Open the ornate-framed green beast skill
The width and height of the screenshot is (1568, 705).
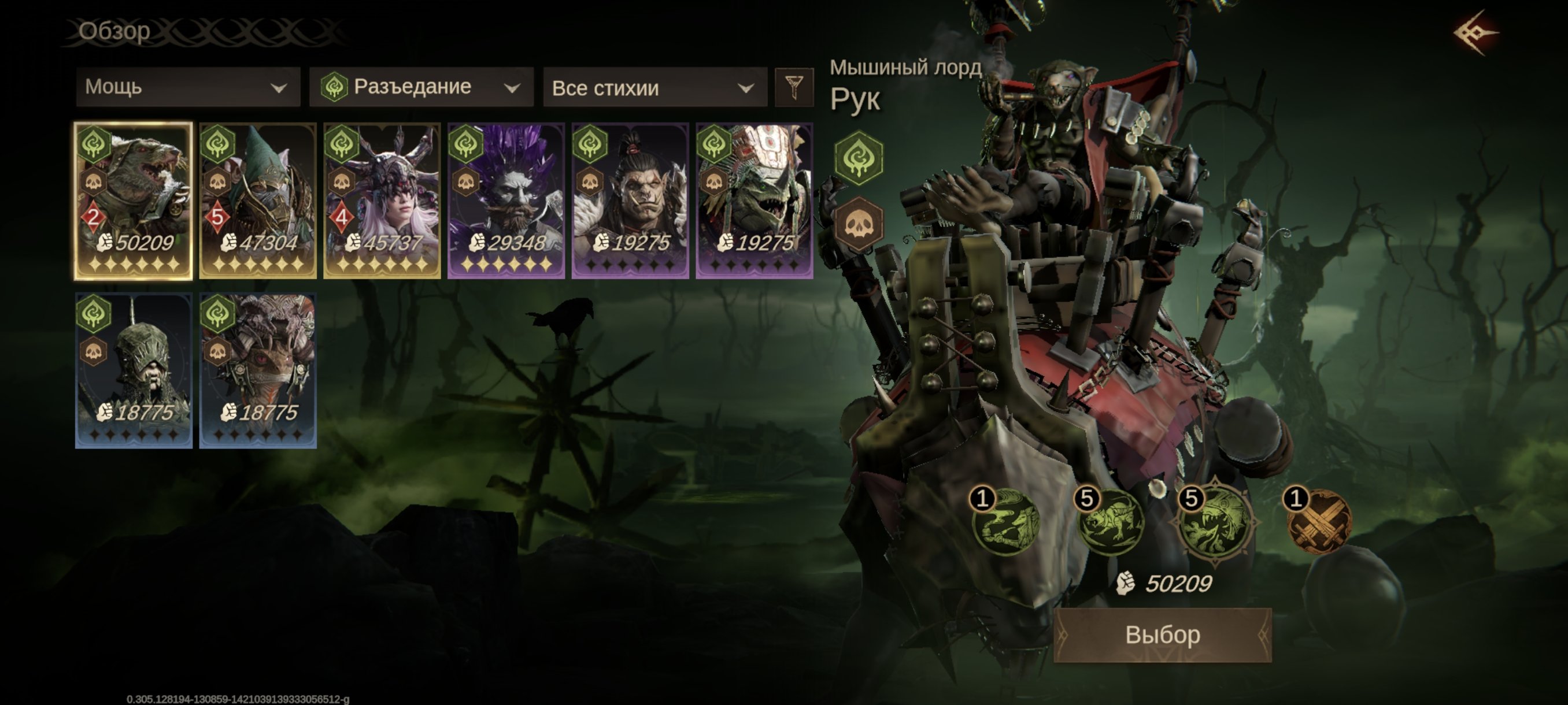point(1215,523)
